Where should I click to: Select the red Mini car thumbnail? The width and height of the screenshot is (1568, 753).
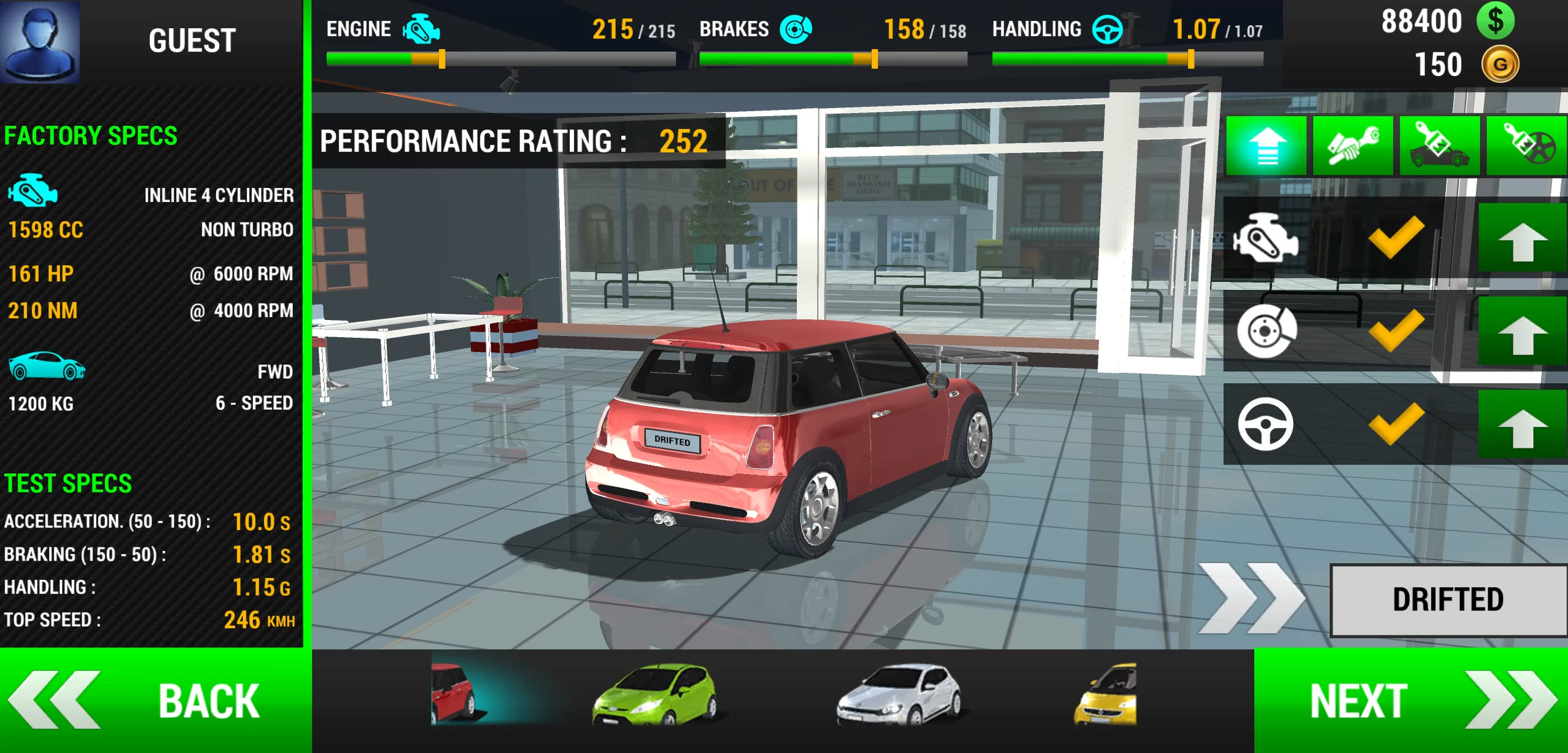(x=454, y=694)
